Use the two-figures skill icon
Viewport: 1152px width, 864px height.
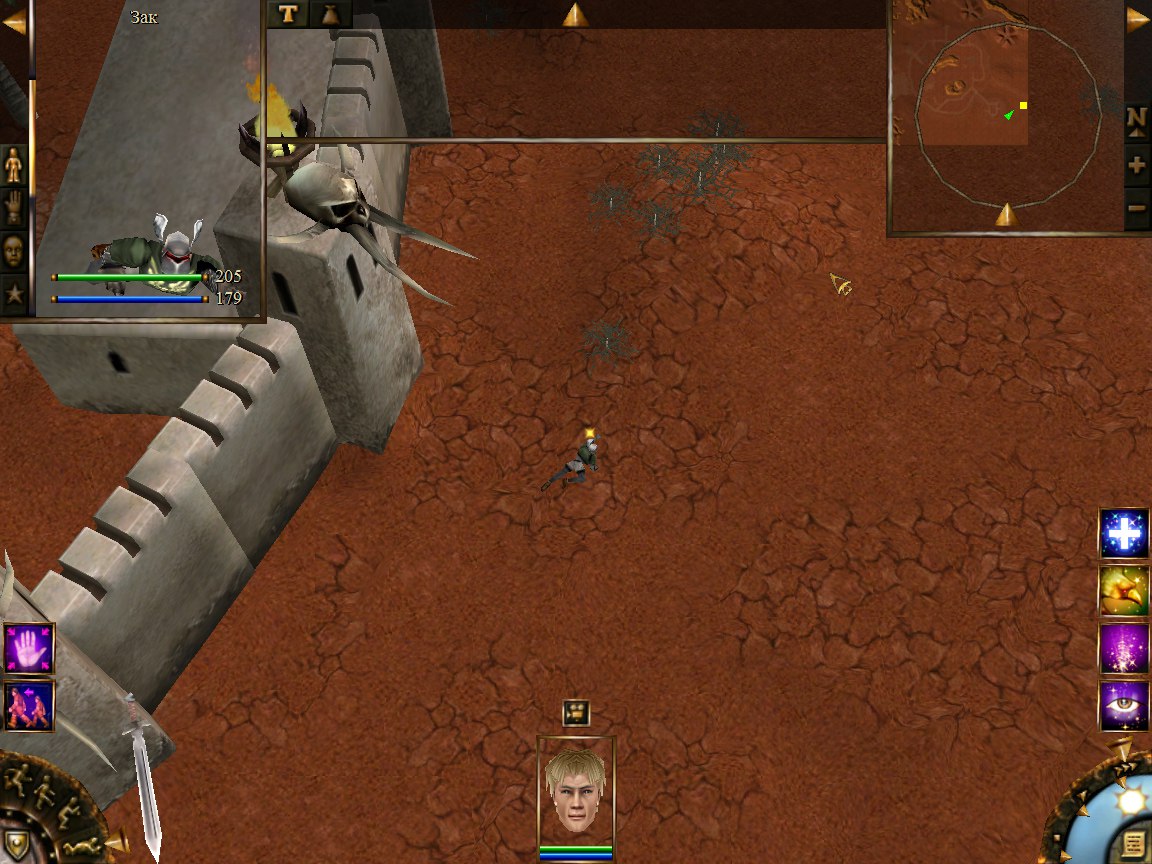[x=28, y=706]
